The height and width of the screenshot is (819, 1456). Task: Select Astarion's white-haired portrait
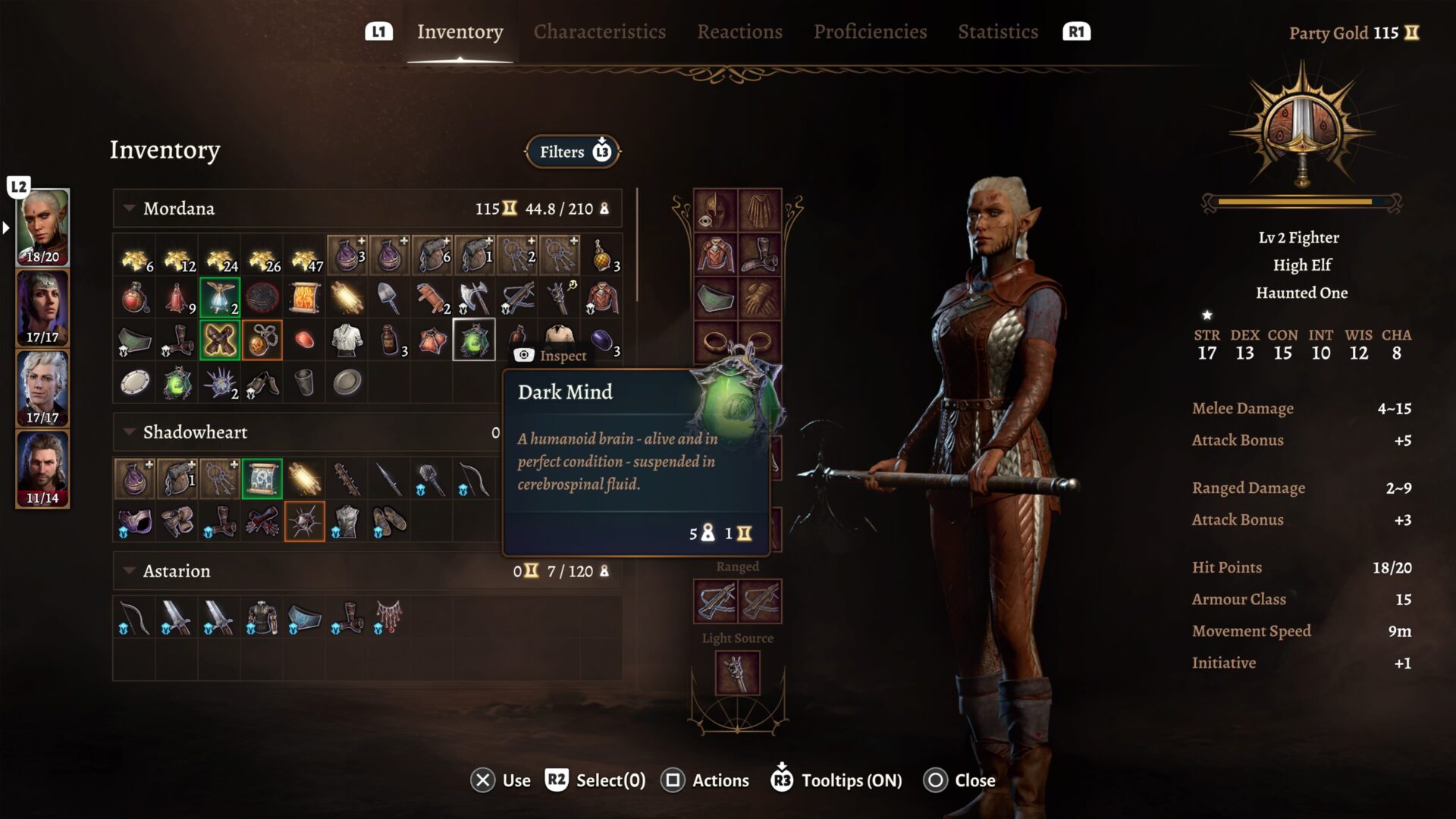42,388
